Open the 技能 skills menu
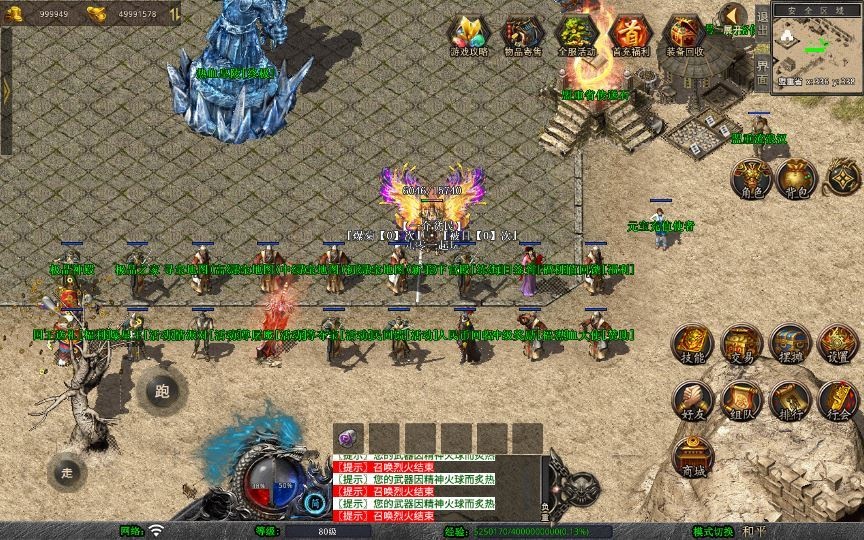Viewport: 864px width, 540px height. (692, 342)
